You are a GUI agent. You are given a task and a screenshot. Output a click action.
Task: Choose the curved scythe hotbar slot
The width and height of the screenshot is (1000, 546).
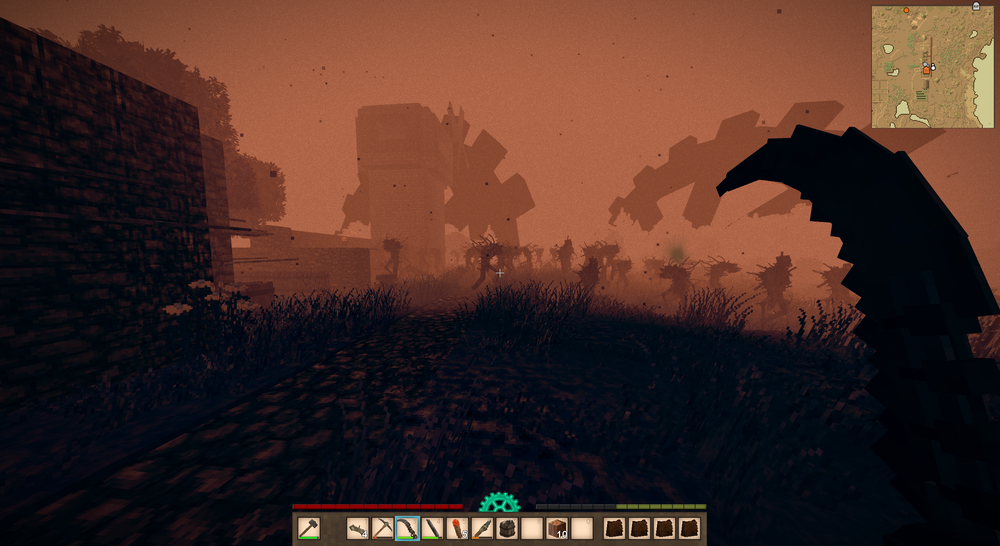[x=407, y=529]
